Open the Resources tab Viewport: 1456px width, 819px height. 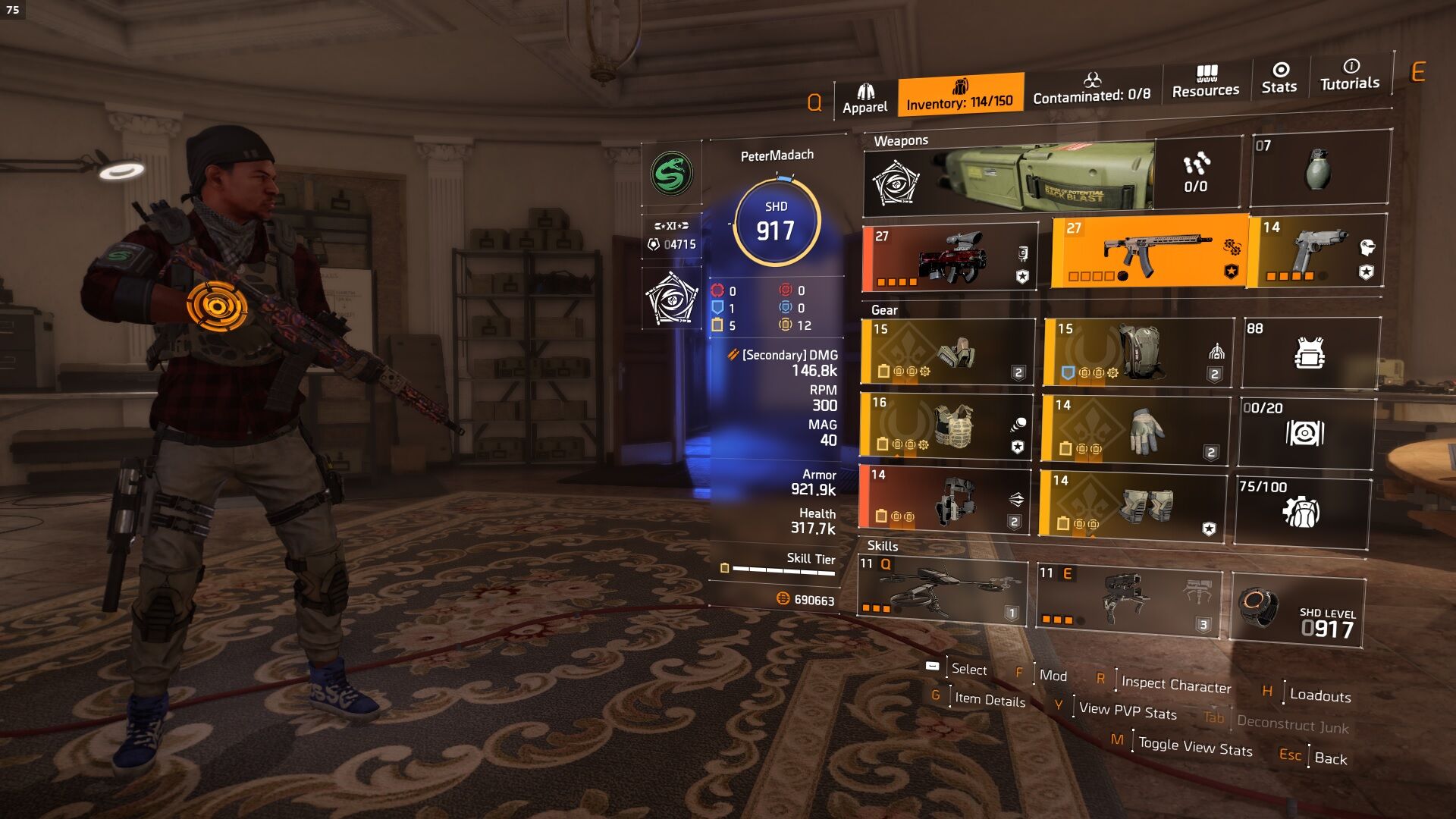coord(1205,82)
